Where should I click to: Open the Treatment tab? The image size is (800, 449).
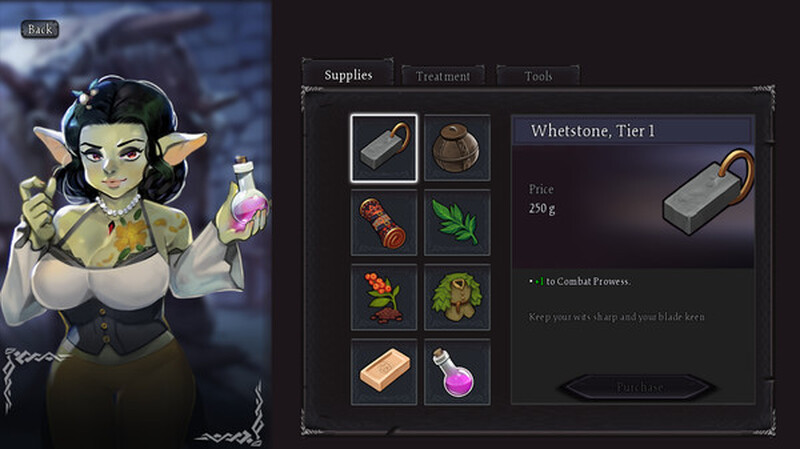(x=442, y=76)
